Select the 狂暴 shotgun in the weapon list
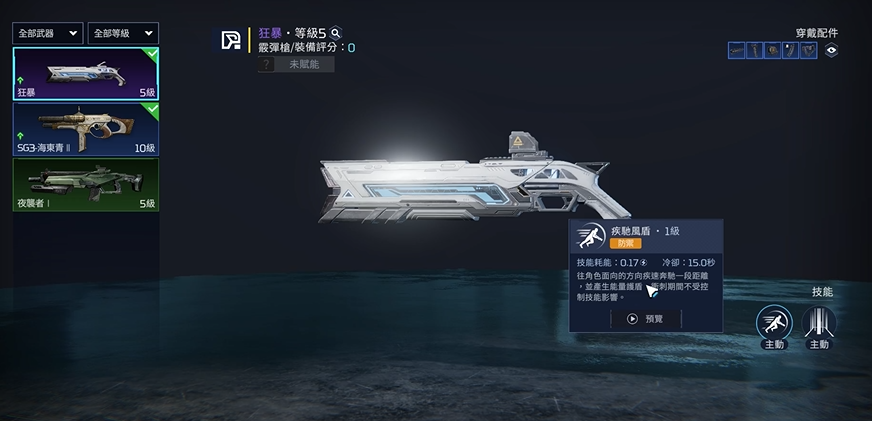 click(85, 73)
